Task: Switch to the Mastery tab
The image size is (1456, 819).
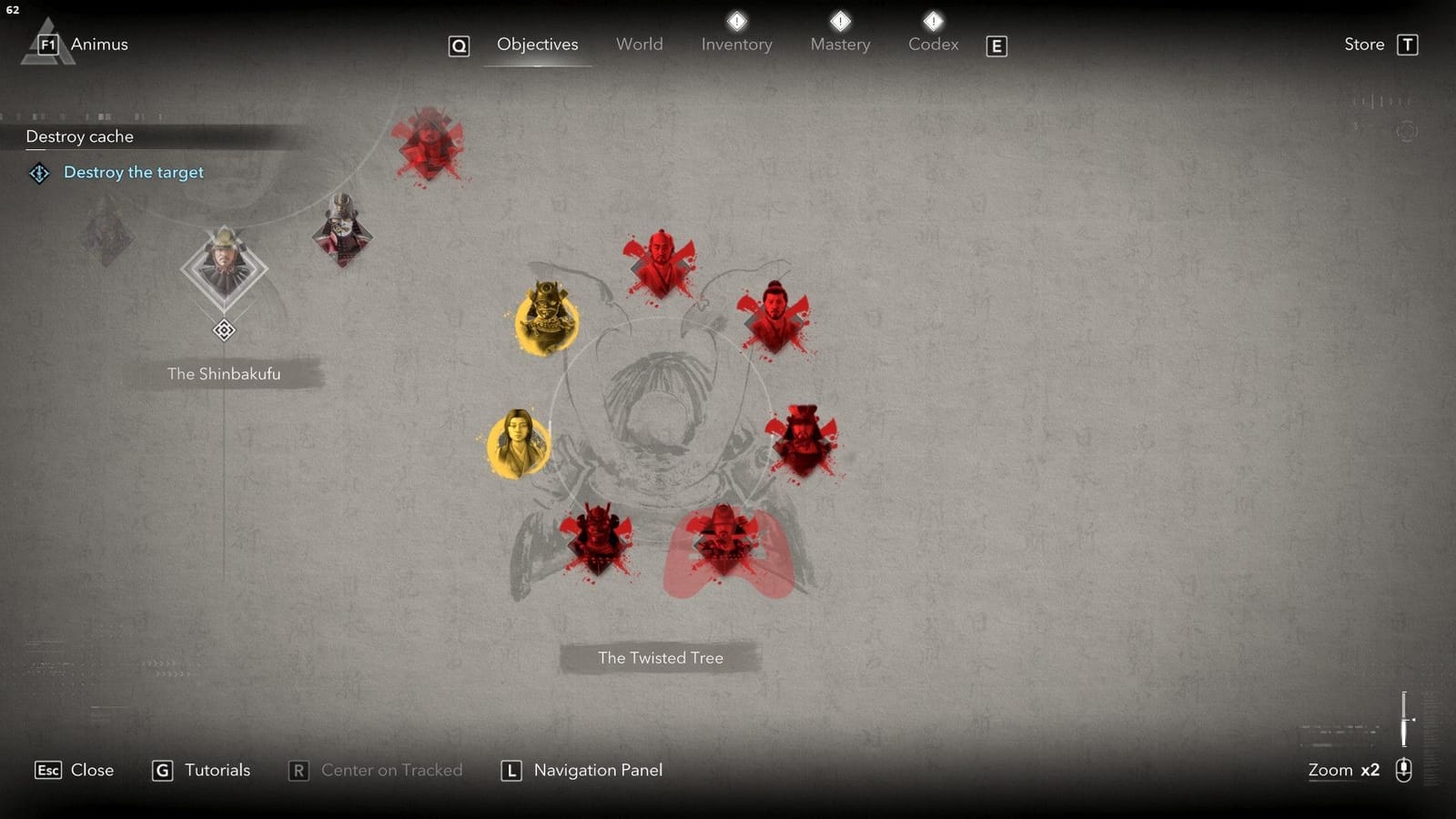Action: [840, 44]
